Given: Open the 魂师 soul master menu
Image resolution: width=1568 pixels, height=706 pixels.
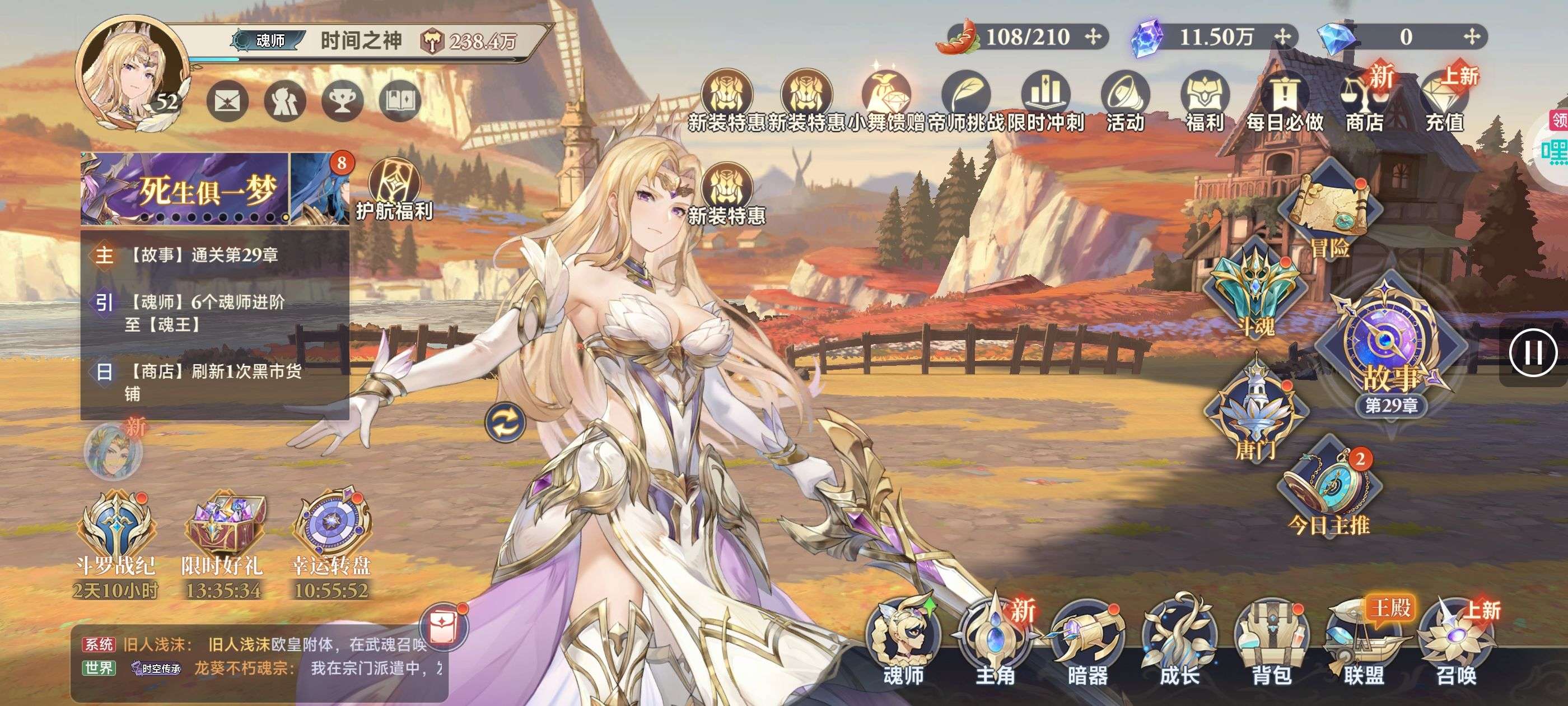Looking at the screenshot, I should click(903, 640).
